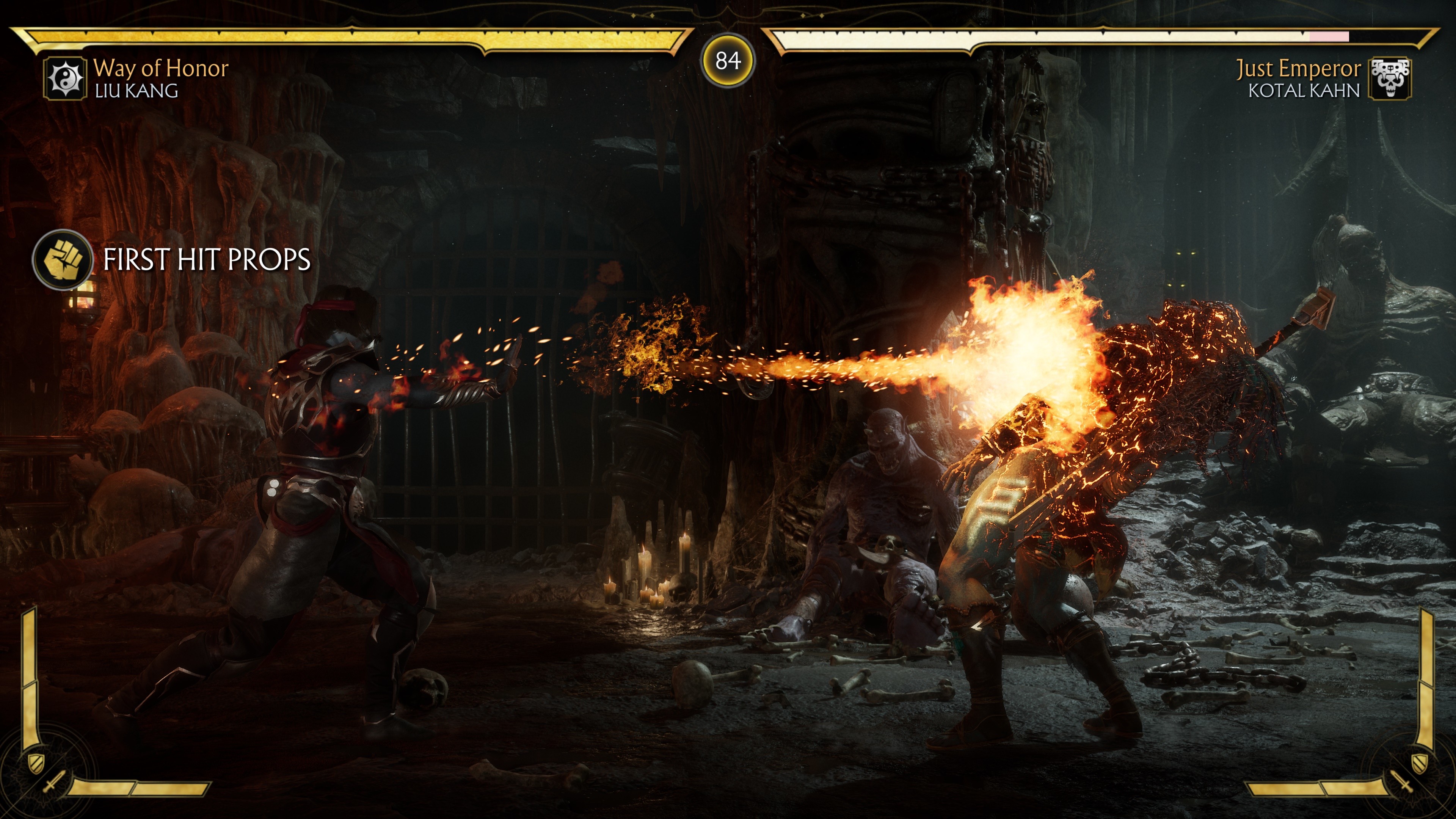Screen dimensions: 1456x819
Task: Click the First Hit Props fist icon
Action: pos(63,260)
